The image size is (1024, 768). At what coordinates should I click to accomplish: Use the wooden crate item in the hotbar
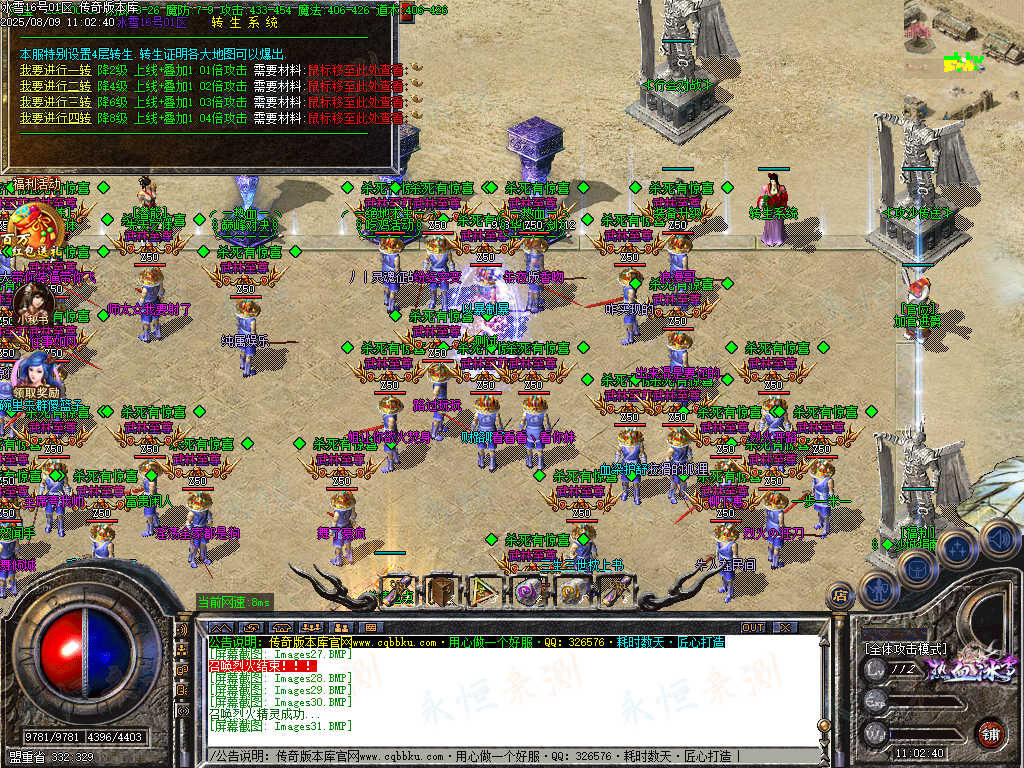441,592
